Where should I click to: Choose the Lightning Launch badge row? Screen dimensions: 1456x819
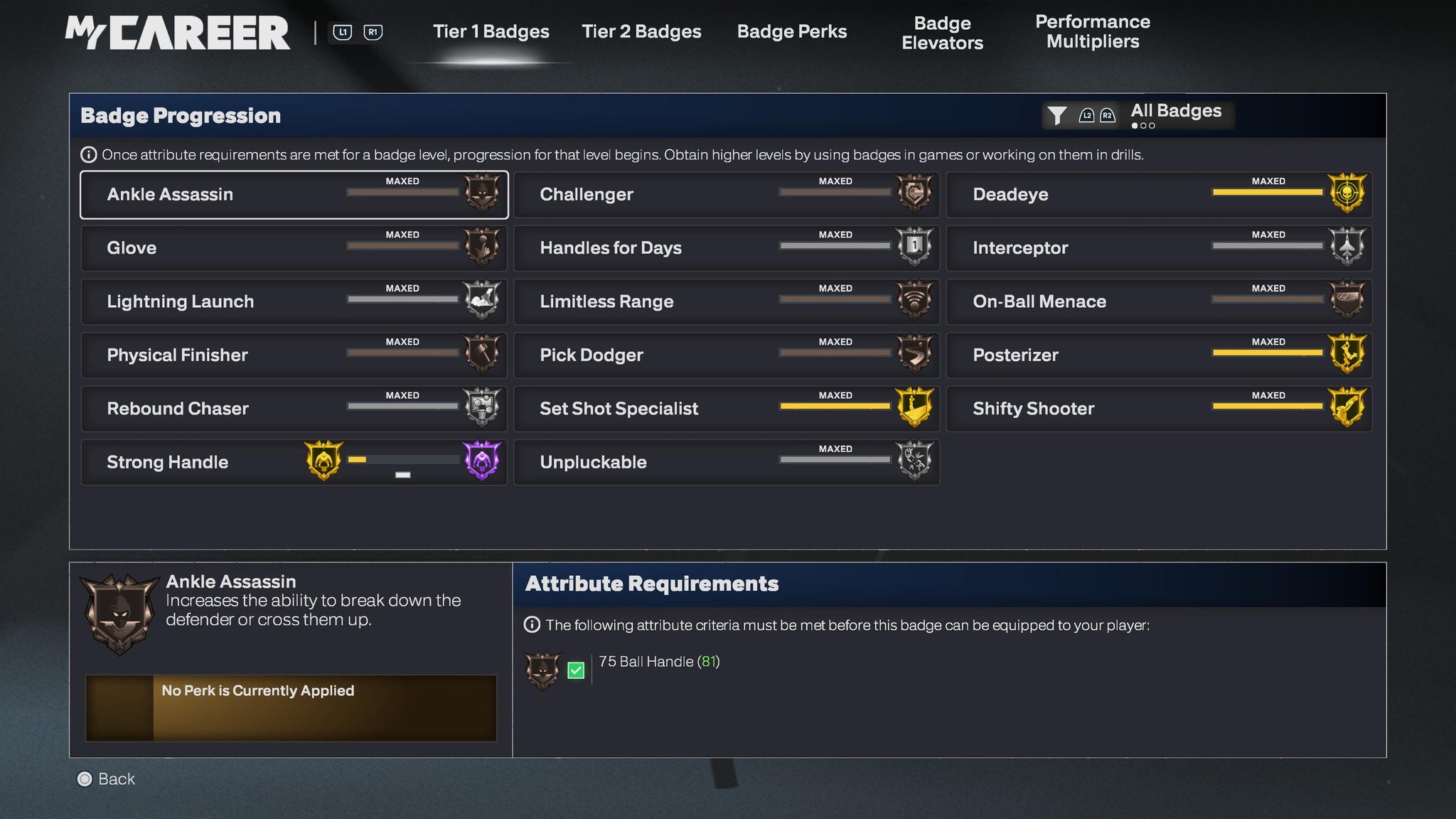point(294,301)
